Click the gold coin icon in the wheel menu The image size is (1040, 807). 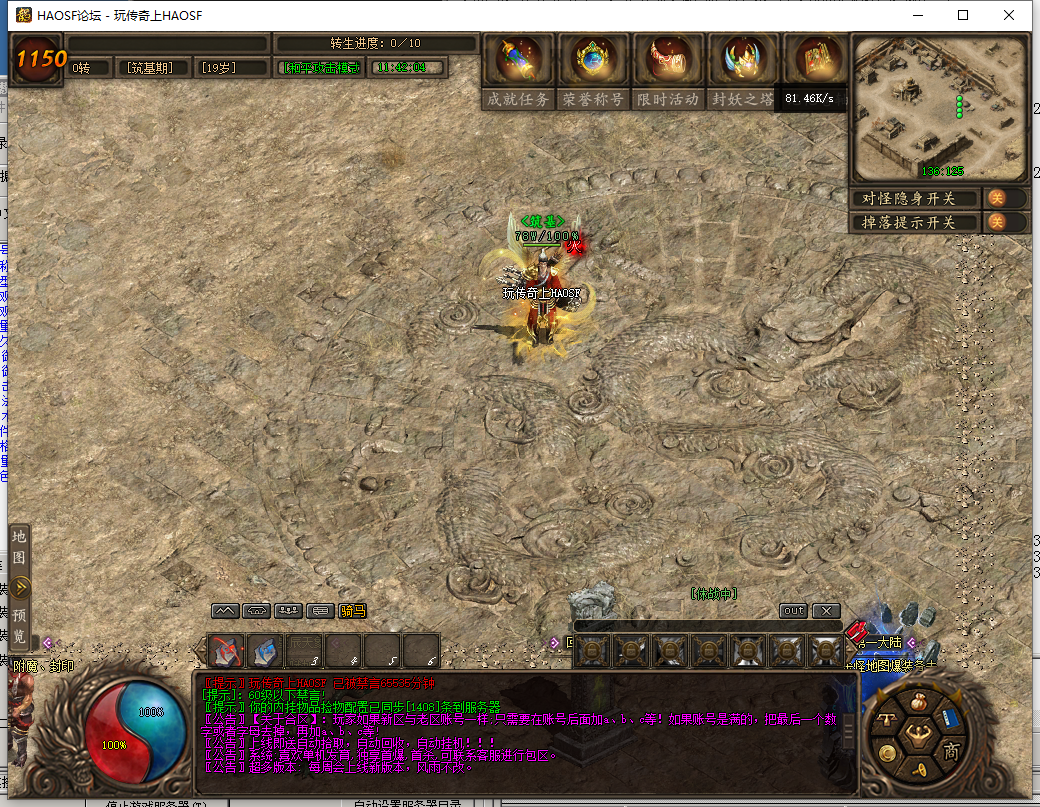887,753
